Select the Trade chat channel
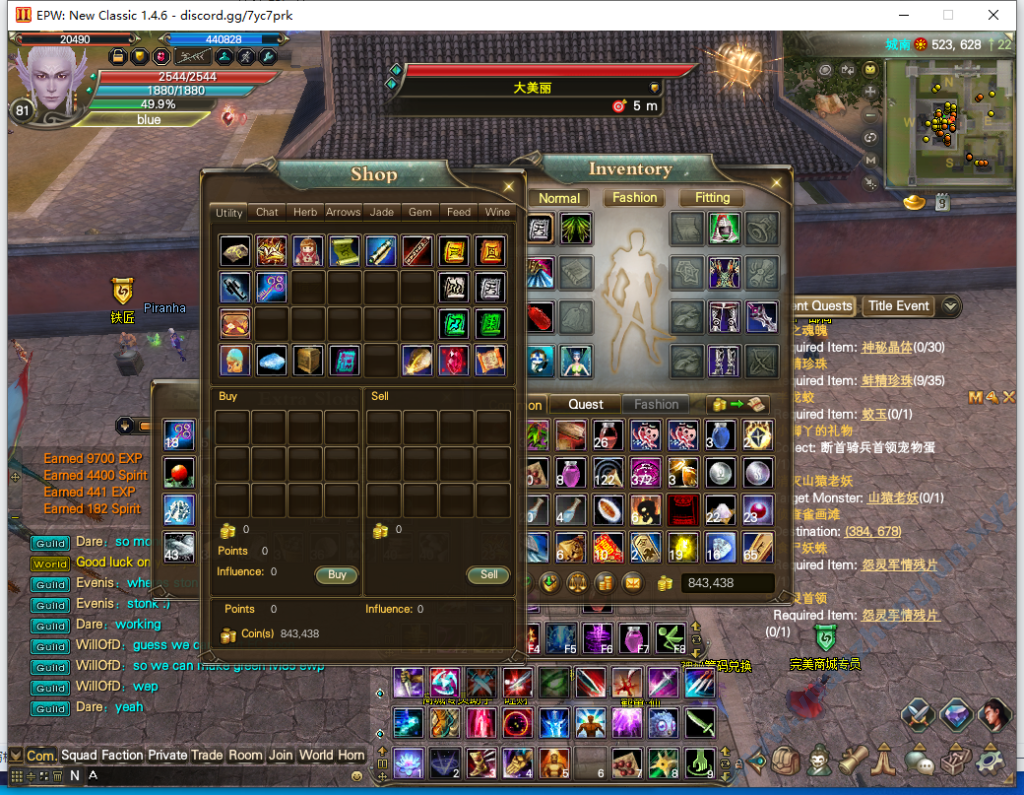 point(207,755)
